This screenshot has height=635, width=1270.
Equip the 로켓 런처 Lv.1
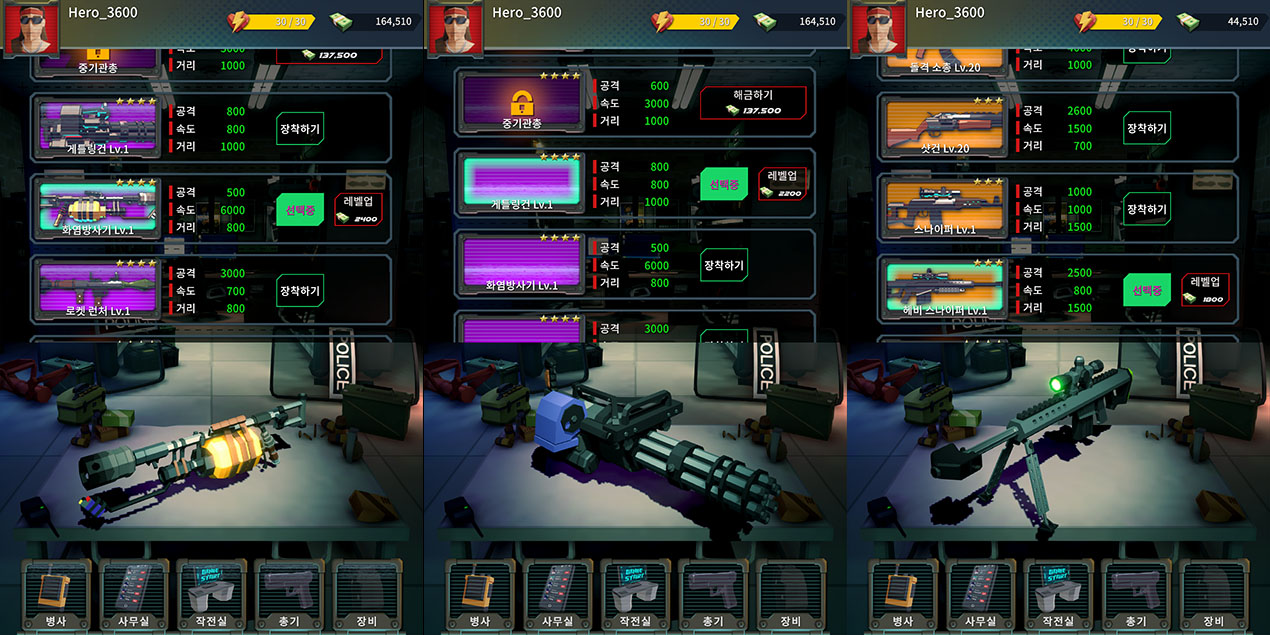300,290
